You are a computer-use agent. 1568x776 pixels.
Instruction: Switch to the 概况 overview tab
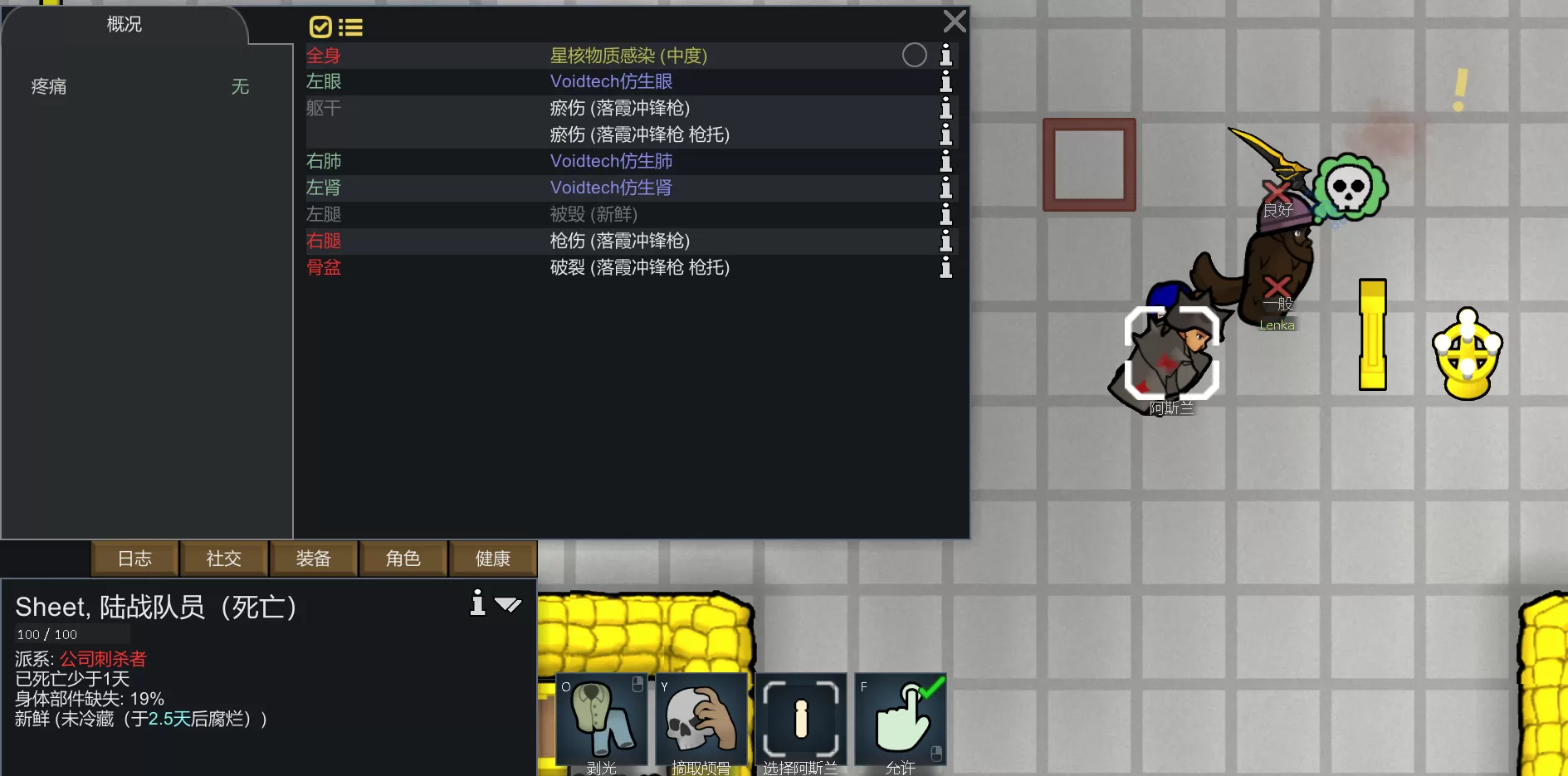coord(125,25)
